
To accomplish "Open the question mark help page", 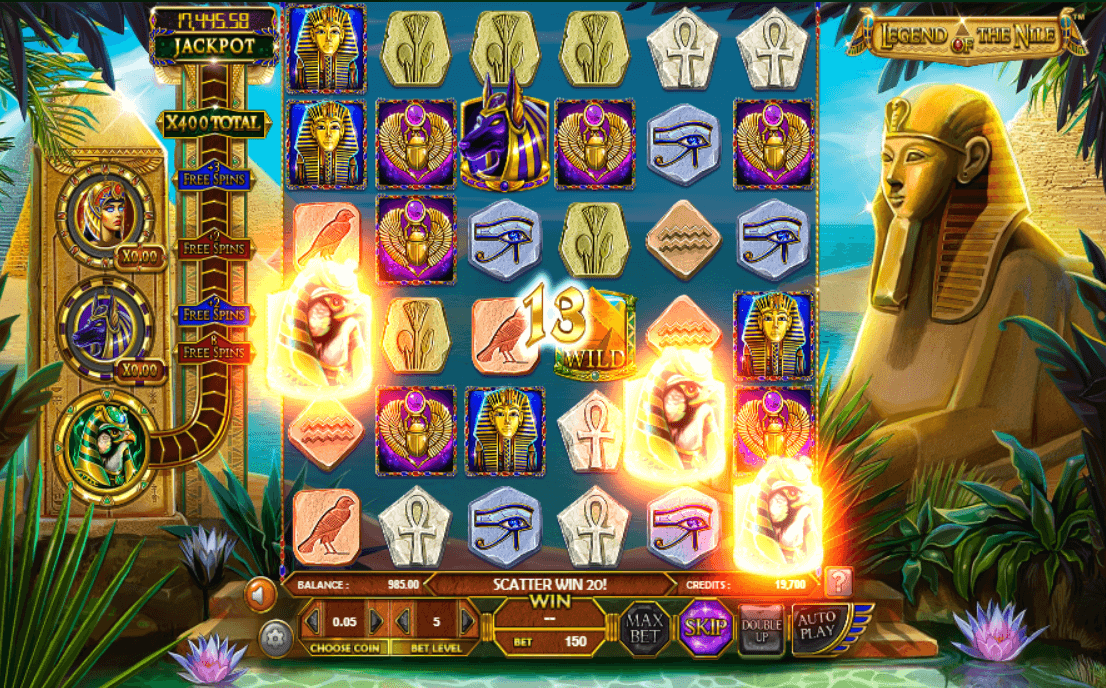I will coord(838,582).
